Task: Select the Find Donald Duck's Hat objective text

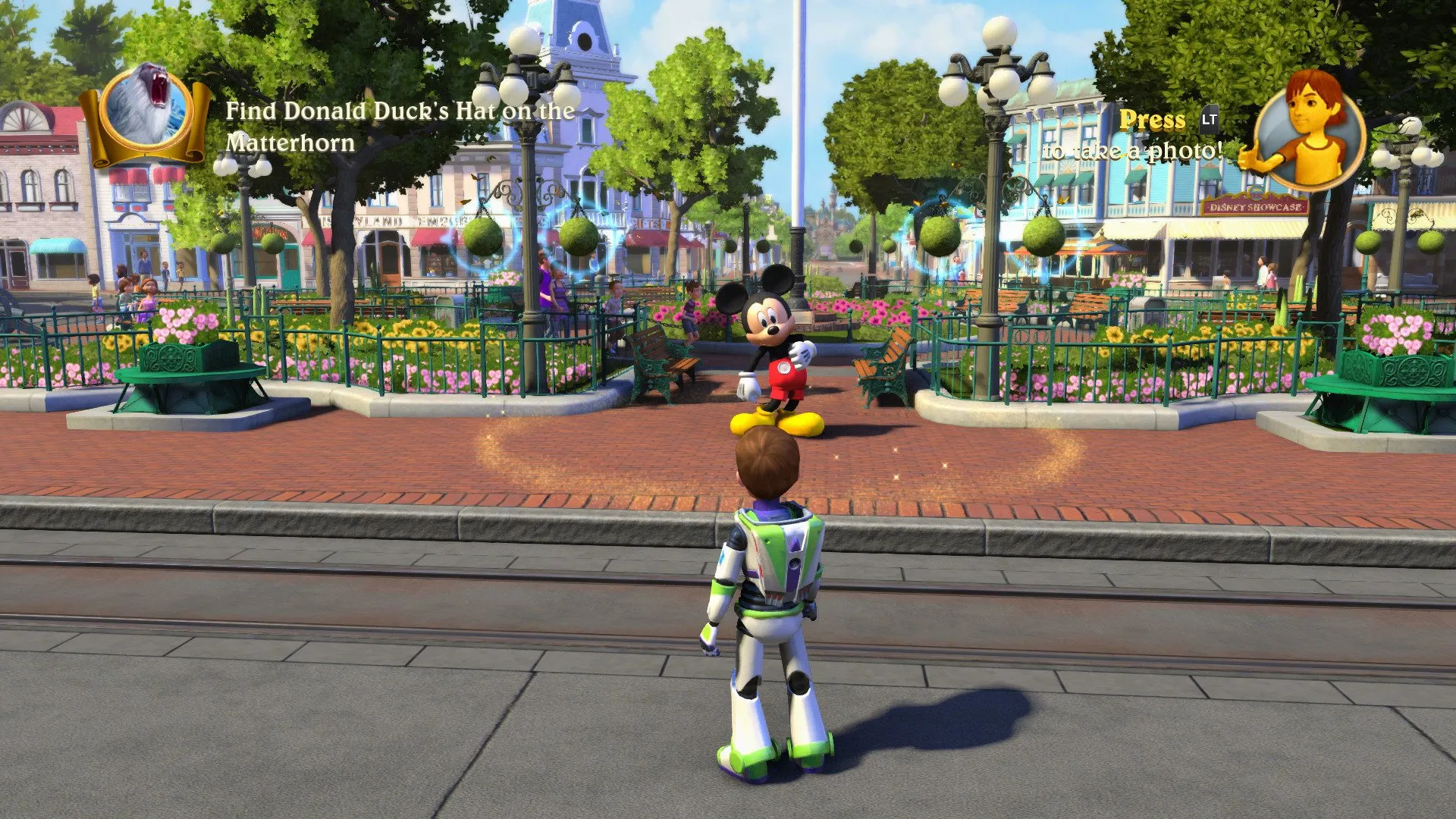Action: click(x=400, y=127)
